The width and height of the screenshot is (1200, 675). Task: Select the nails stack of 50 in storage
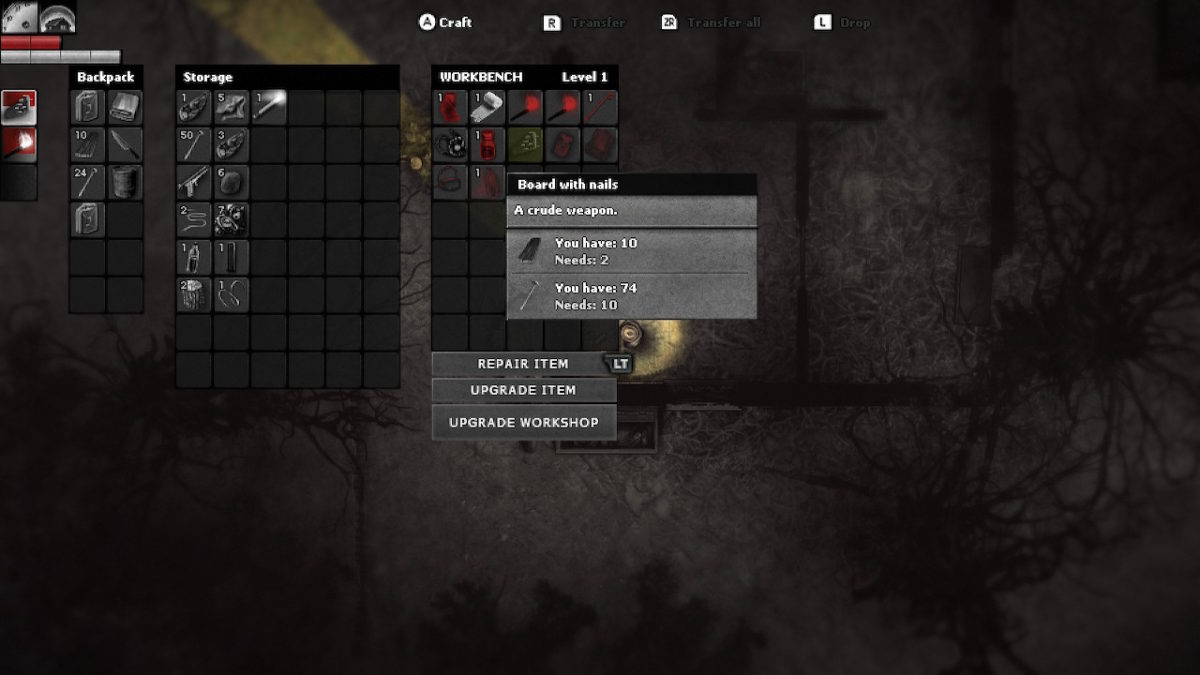[x=194, y=145]
